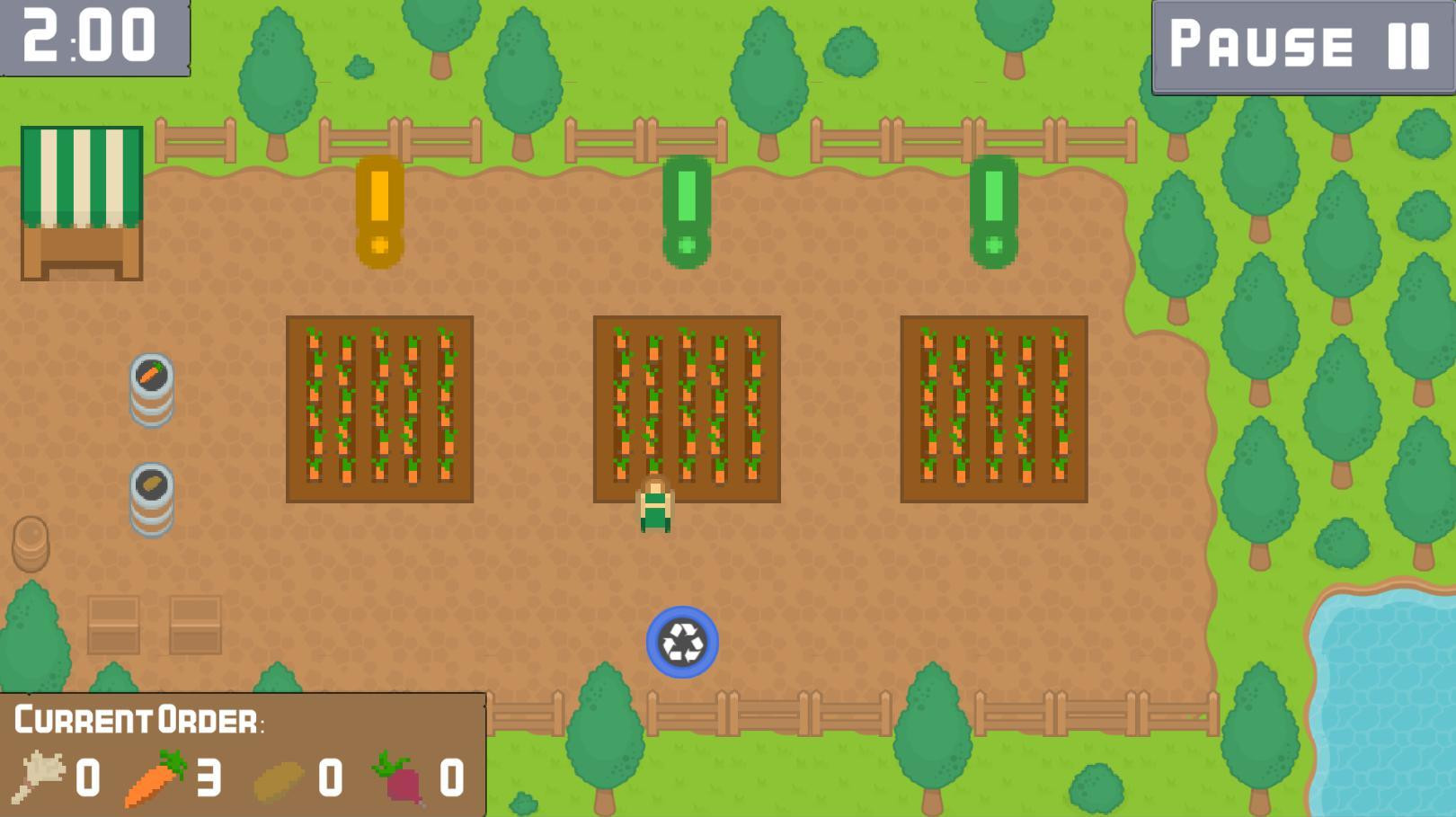This screenshot has width=1456, height=817.
Task: Click the recycling bin icon
Action: 680,644
